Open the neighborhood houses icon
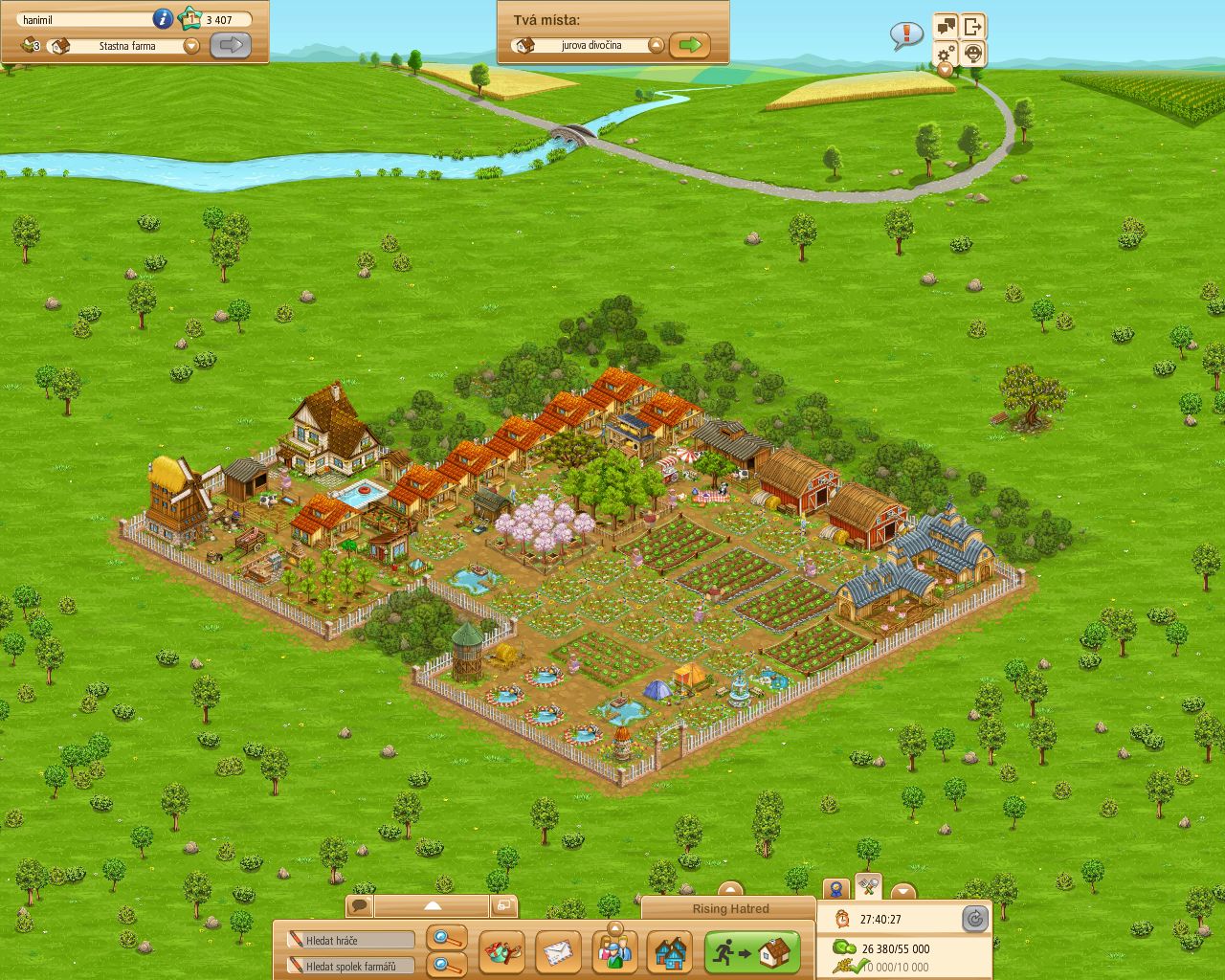Screen dimensions: 1225x980 coord(668,953)
